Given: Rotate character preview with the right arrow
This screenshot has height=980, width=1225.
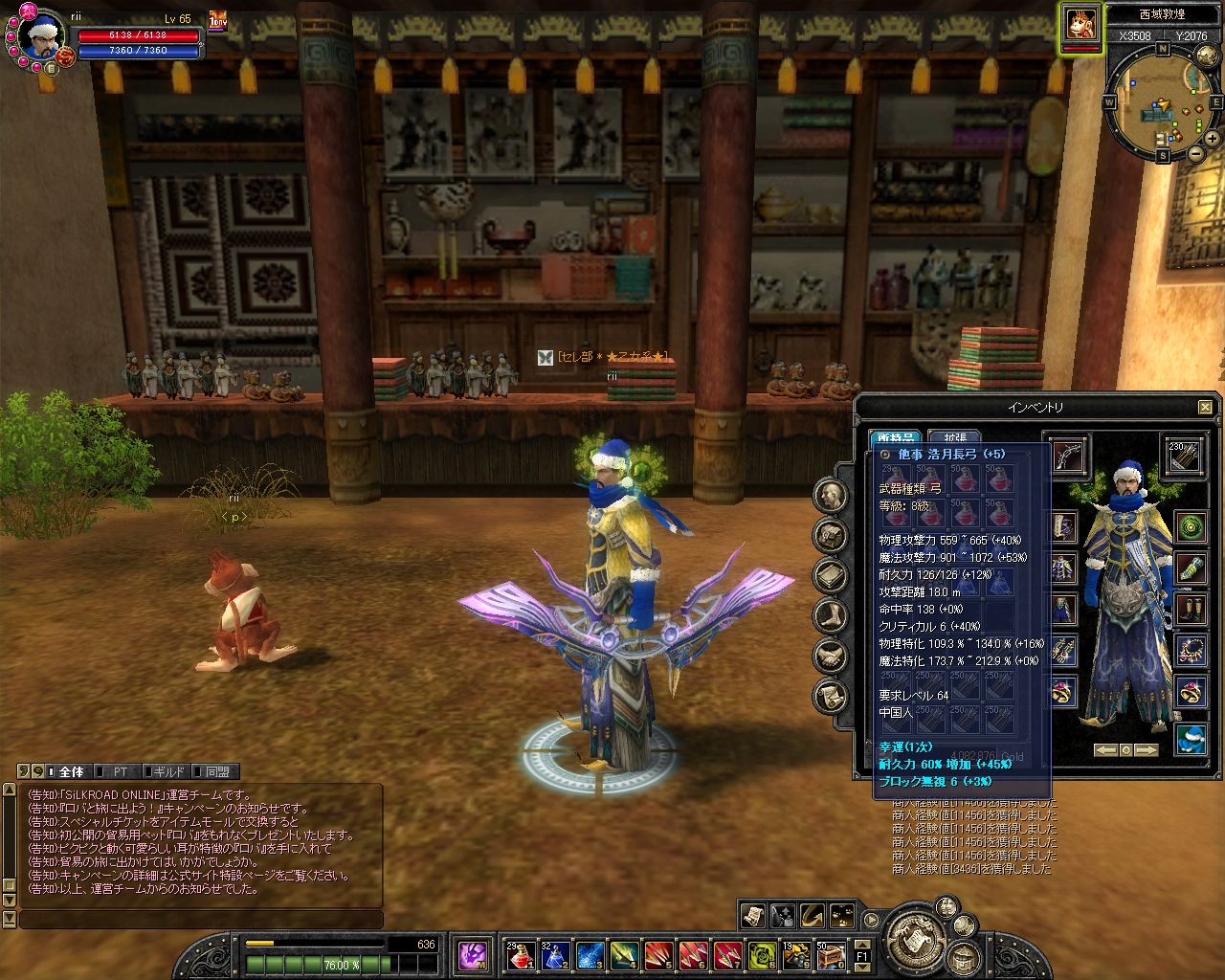Looking at the screenshot, I should tap(1147, 750).
